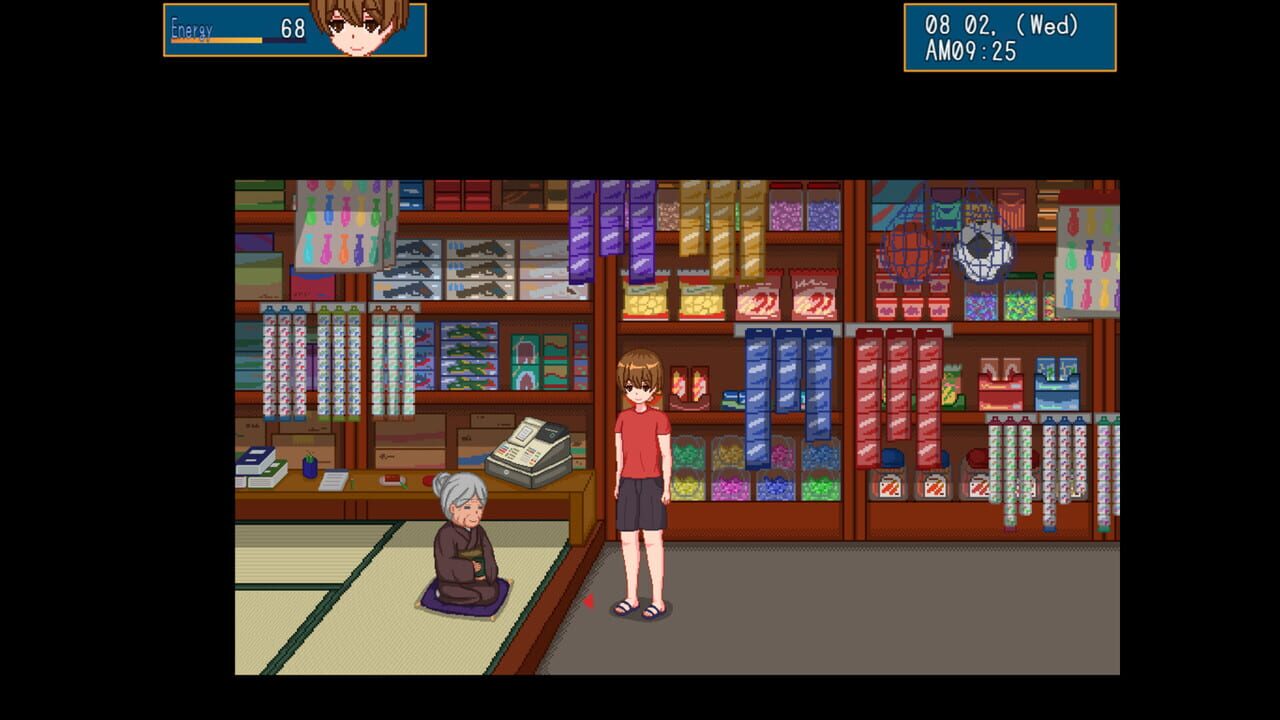Click the Energy label in the HUD
1280x720 pixels.
click(191, 30)
